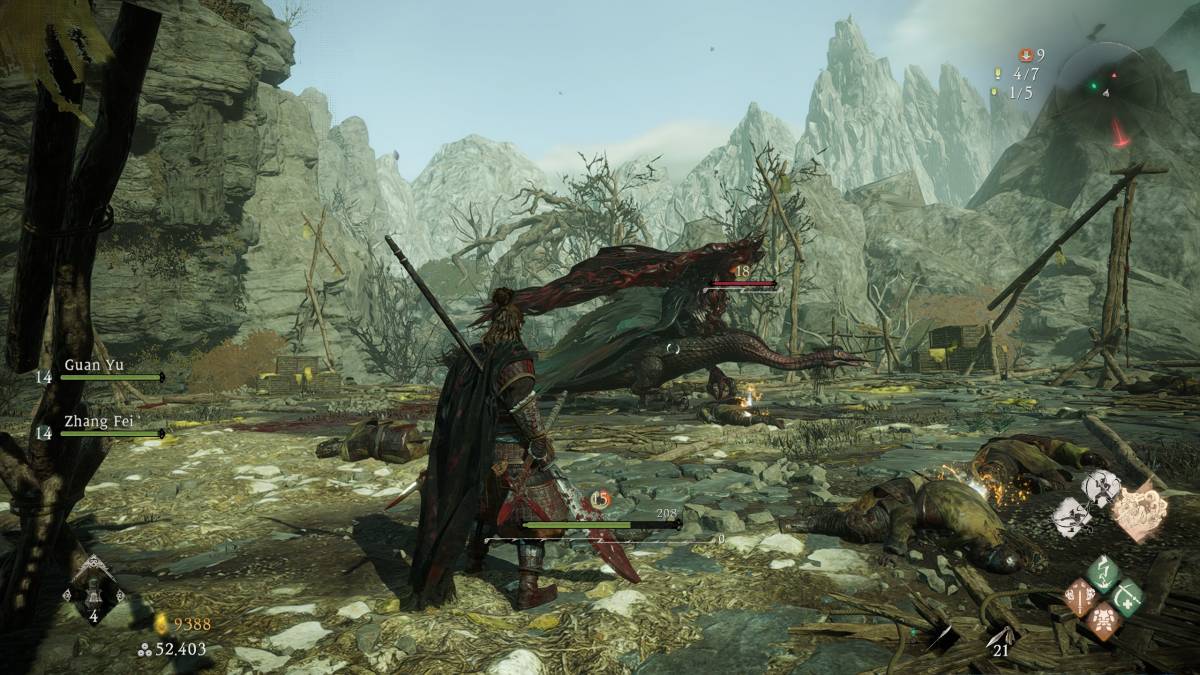
Task: Click the small marking flag counter icon
Action: pyautogui.click(x=993, y=92)
